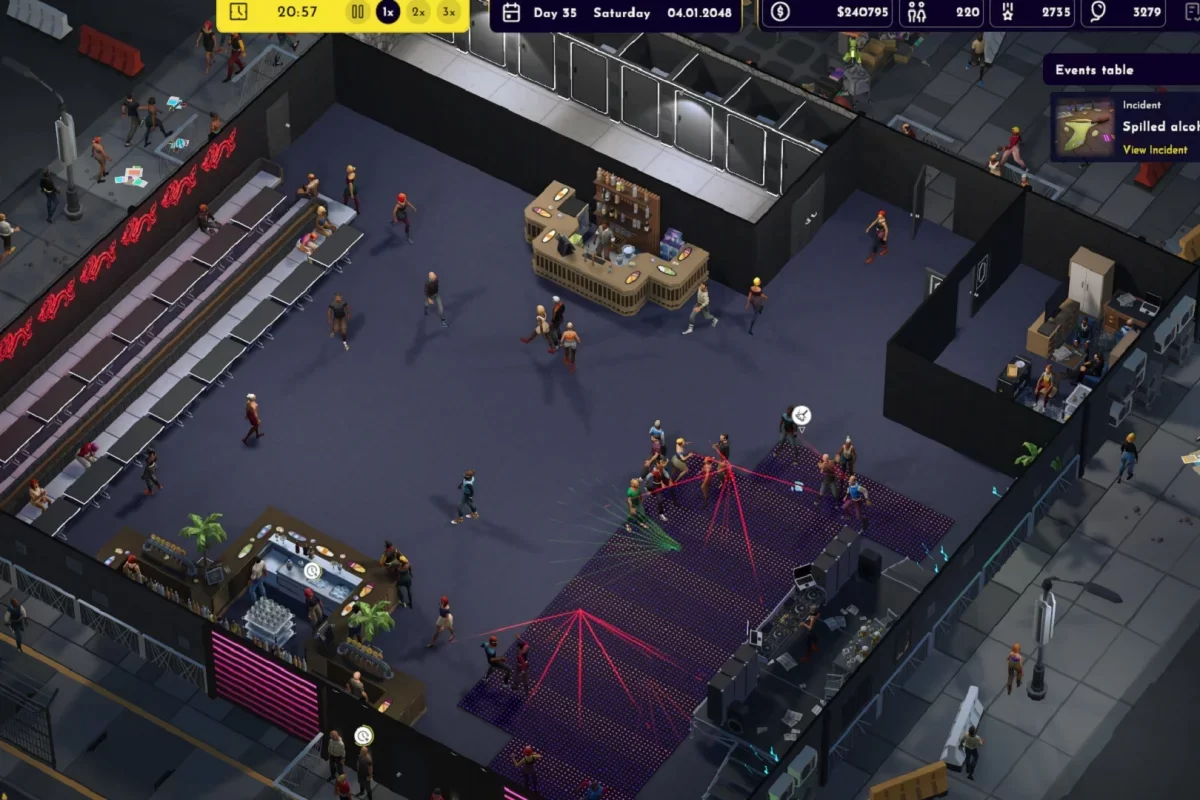This screenshot has height=800, width=1200.
Task: Switch game speed to 2x
Action: pyautogui.click(x=419, y=12)
